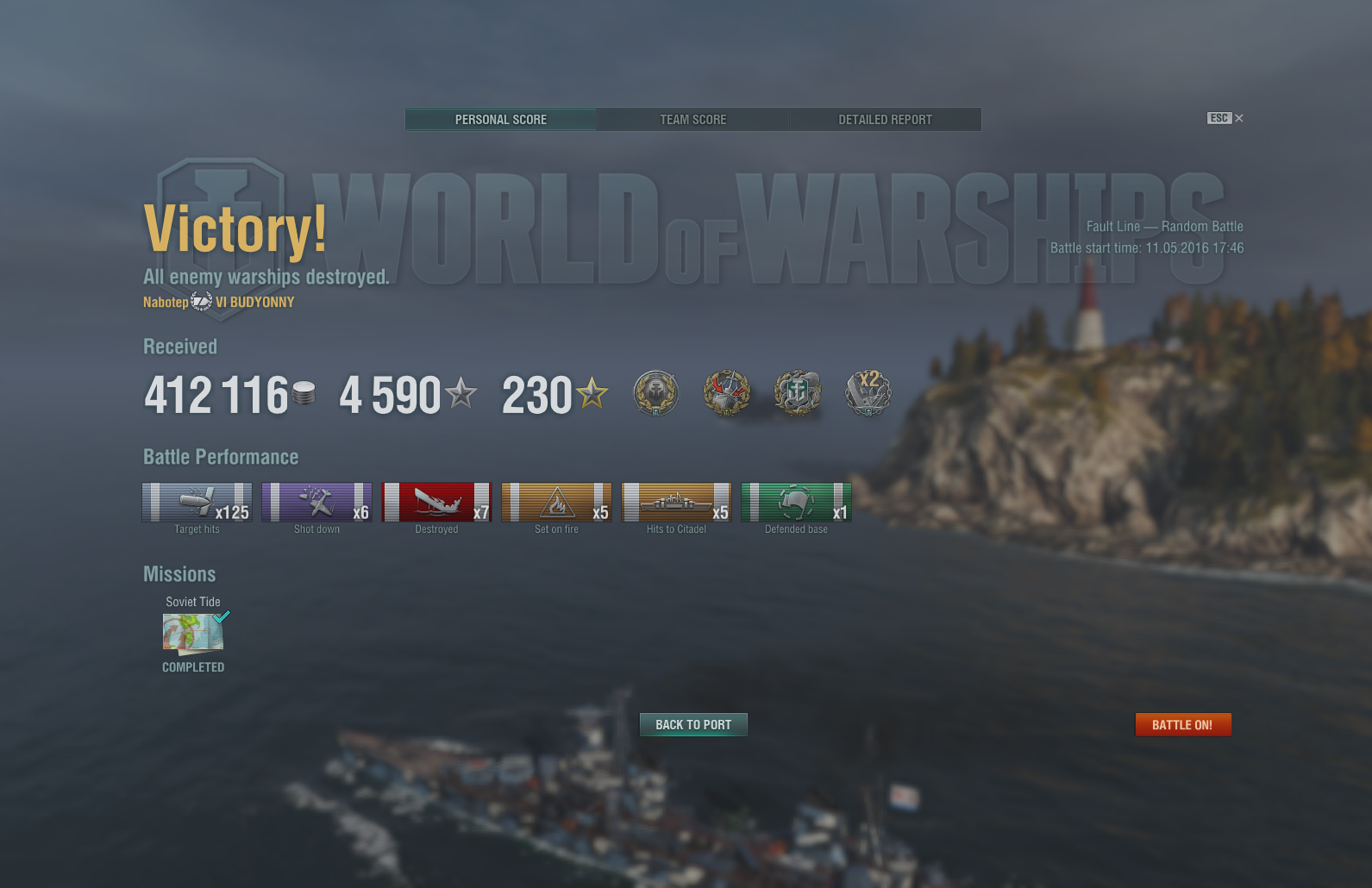The width and height of the screenshot is (1372, 888).
Task: Start another battle with Battle On!
Action: tap(1182, 725)
